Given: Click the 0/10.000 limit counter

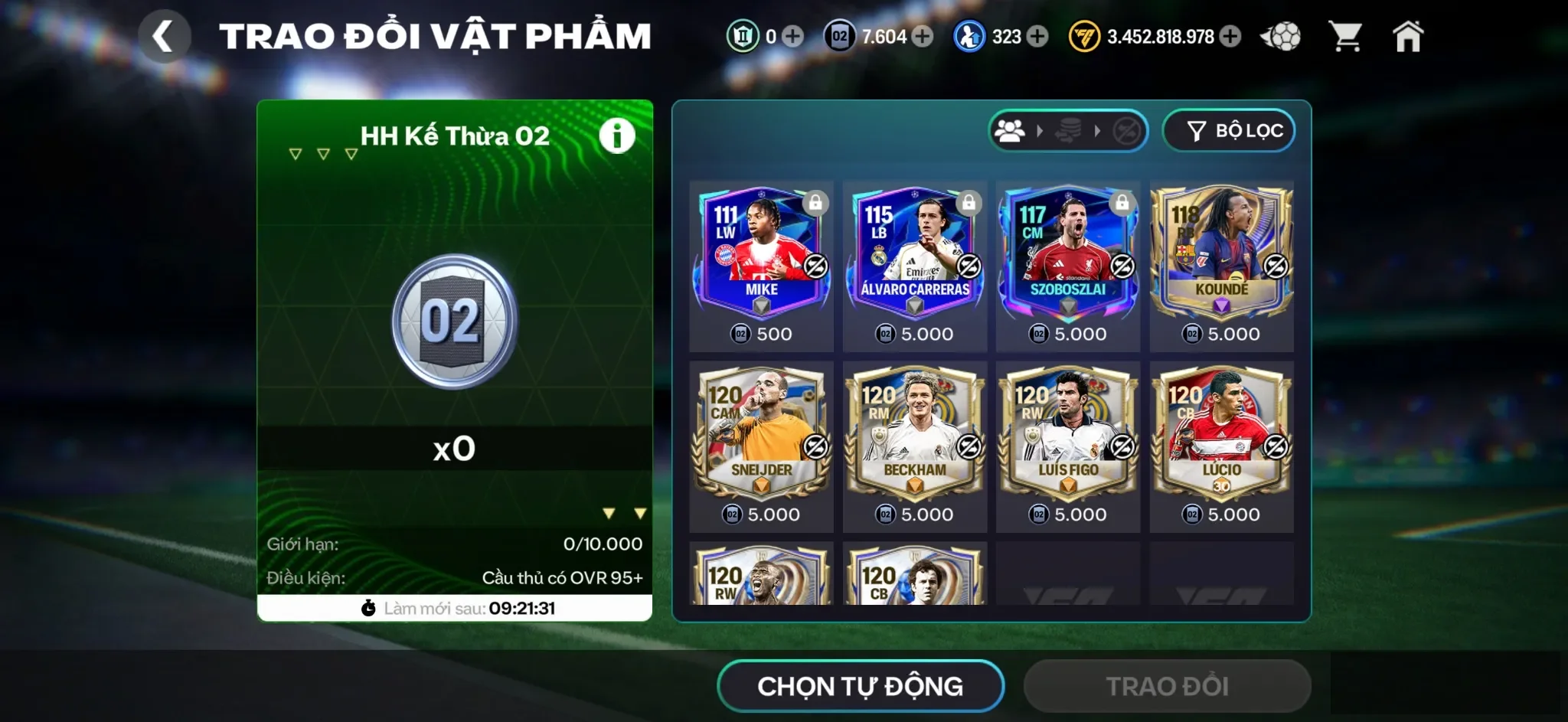Looking at the screenshot, I should 602,545.
